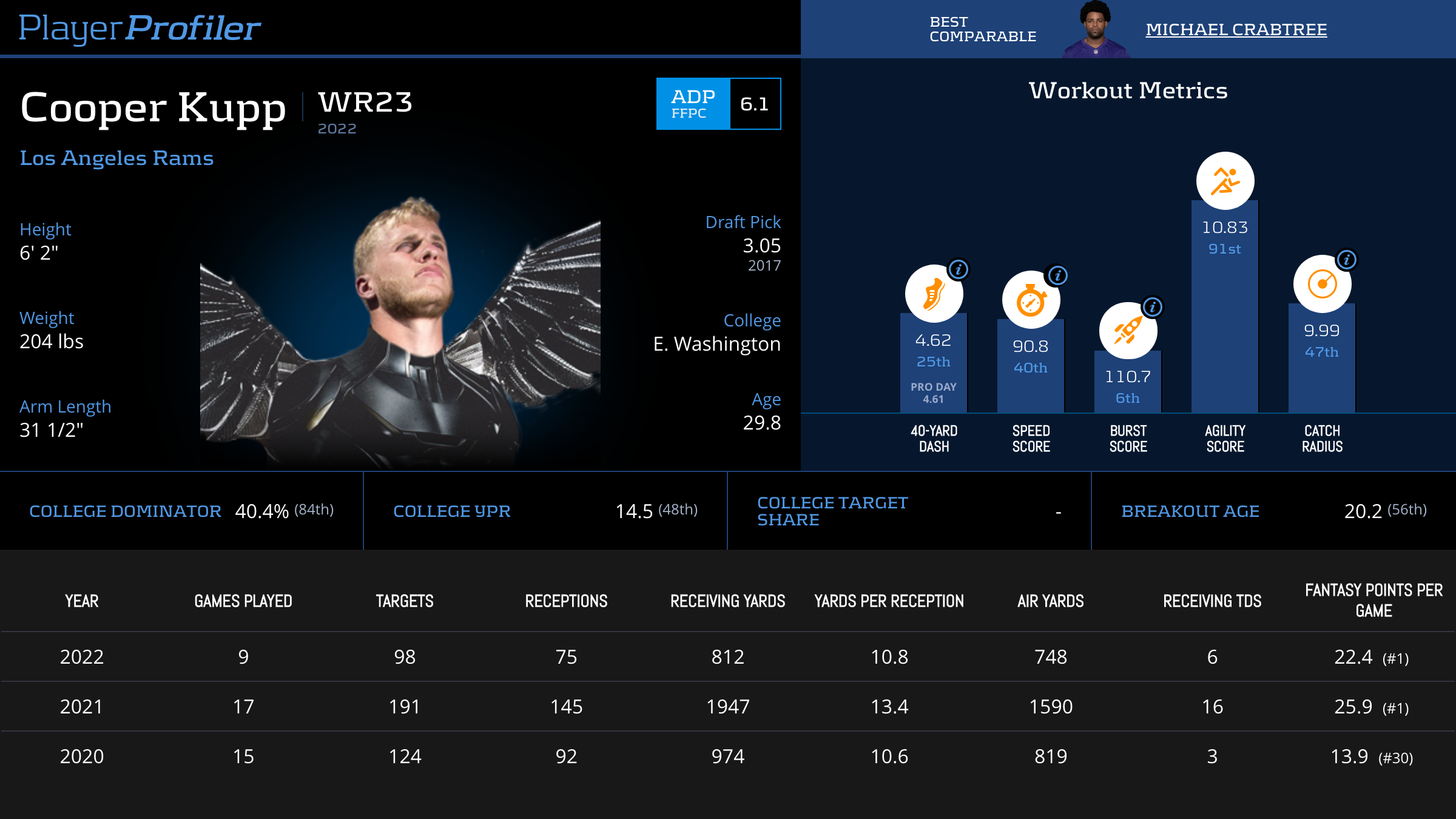Select the 2022 season stats row
This screenshot has width=1456, height=819.
(728, 657)
